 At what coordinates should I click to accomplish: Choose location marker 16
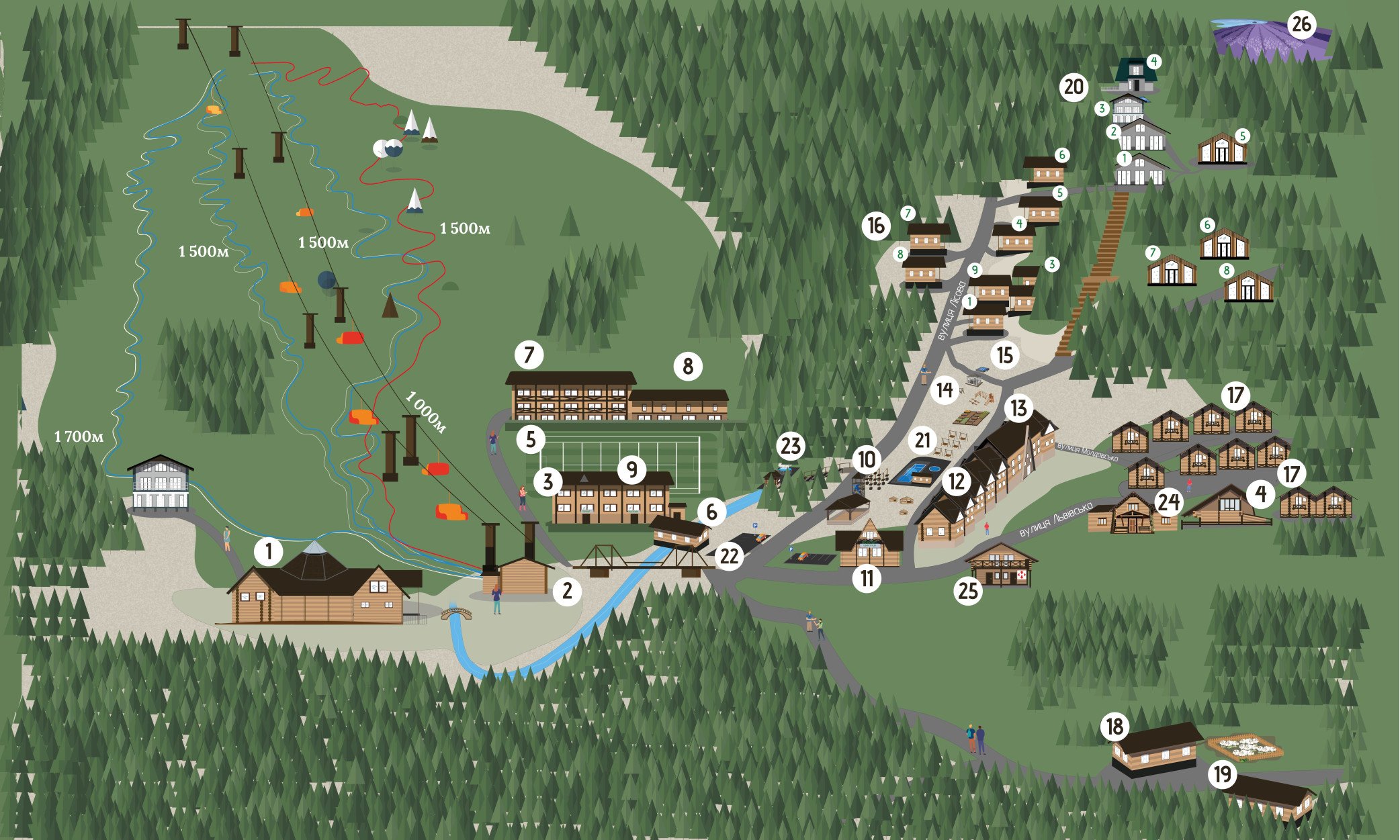point(876,226)
